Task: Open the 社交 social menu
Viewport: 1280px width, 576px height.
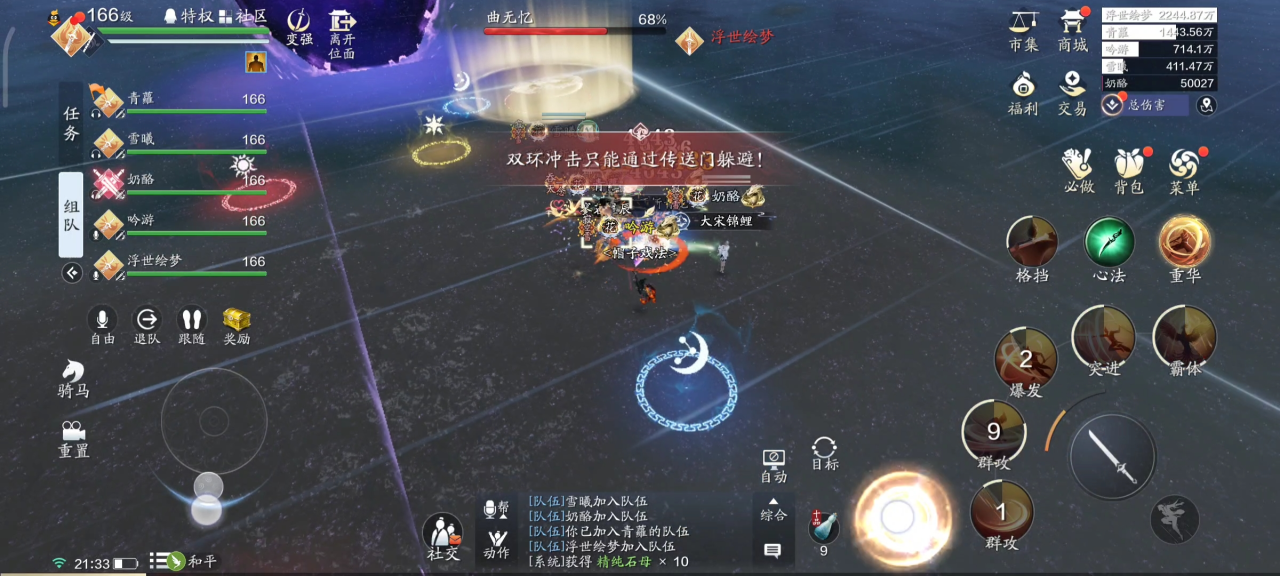Action: (x=443, y=536)
